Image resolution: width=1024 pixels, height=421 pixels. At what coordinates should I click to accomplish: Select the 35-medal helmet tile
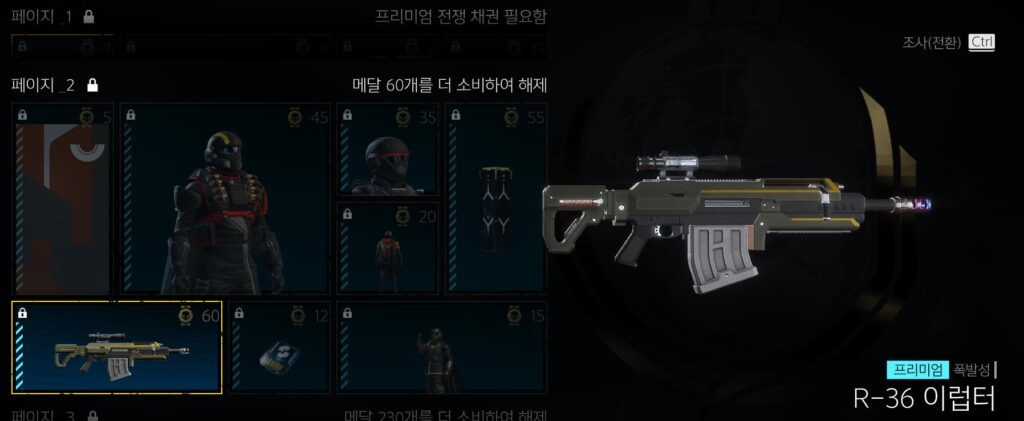[387, 149]
